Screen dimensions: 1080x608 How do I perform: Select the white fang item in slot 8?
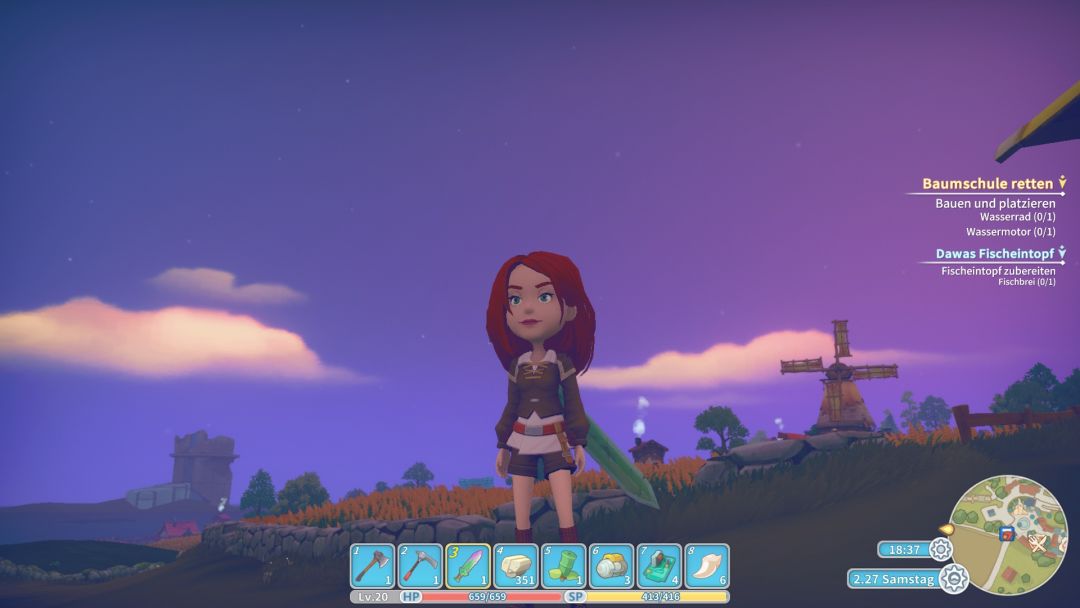[x=707, y=566]
